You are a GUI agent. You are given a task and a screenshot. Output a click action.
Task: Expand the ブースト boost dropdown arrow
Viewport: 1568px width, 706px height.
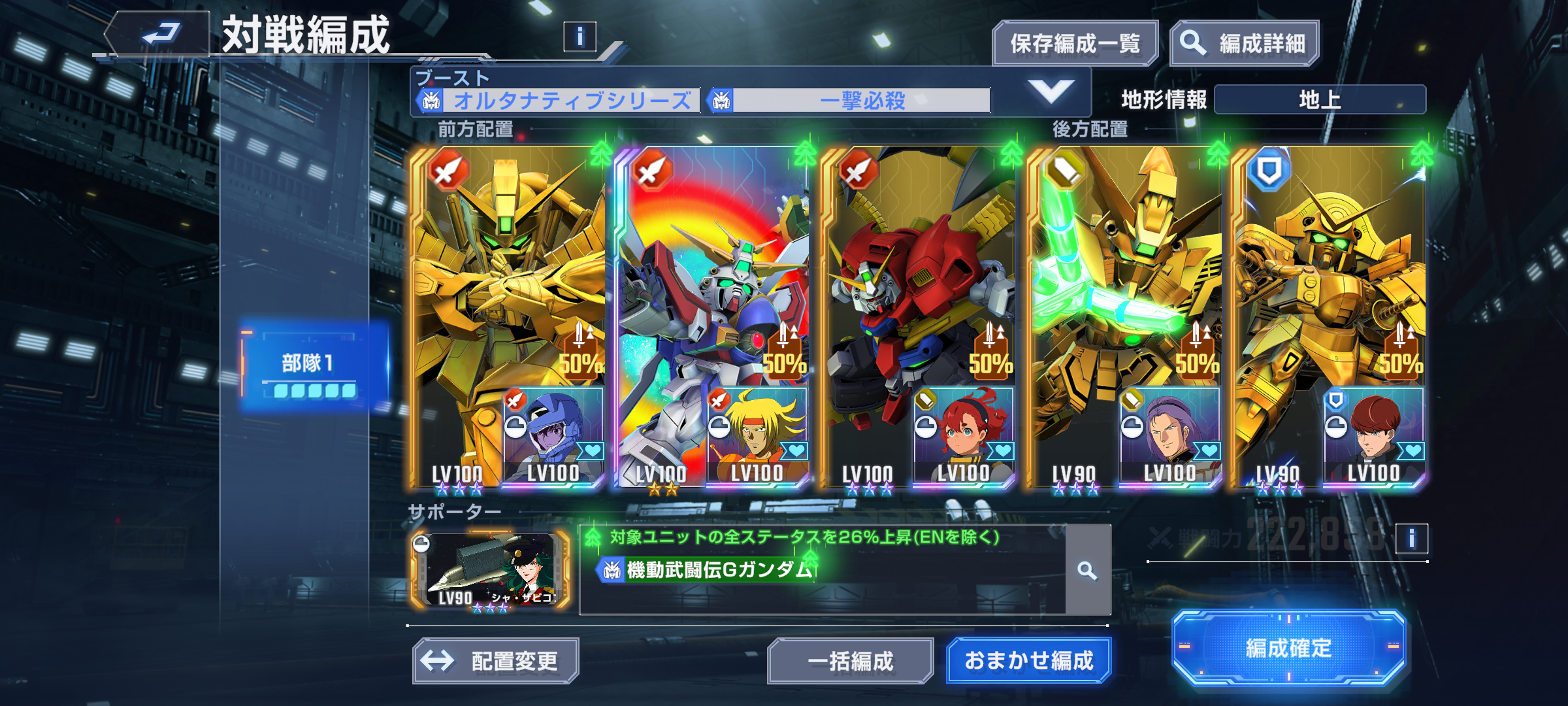1050,92
